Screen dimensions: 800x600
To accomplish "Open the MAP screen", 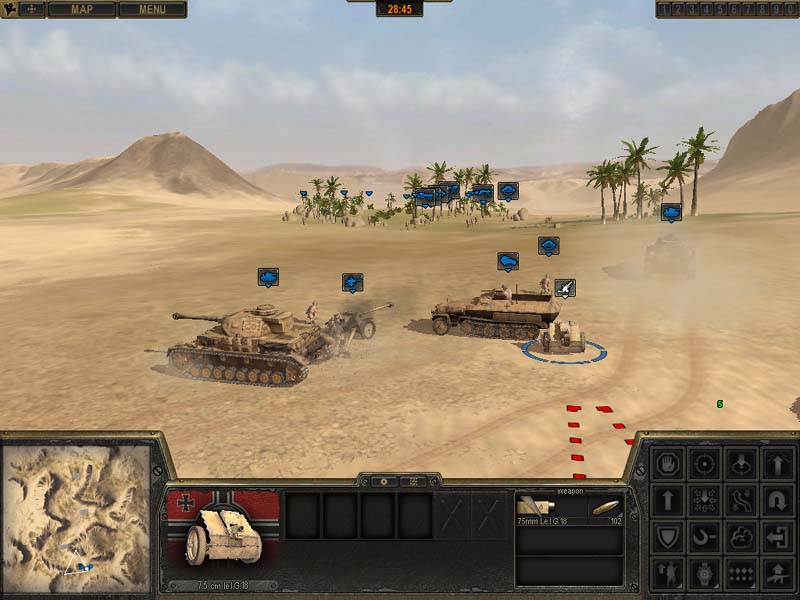I will pos(81,10).
